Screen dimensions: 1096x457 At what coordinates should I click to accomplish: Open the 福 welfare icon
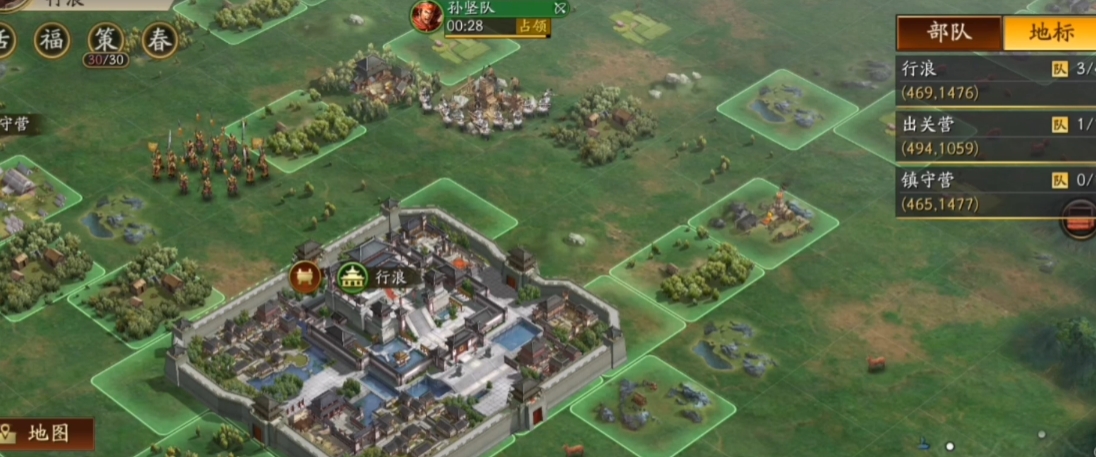click(52, 40)
